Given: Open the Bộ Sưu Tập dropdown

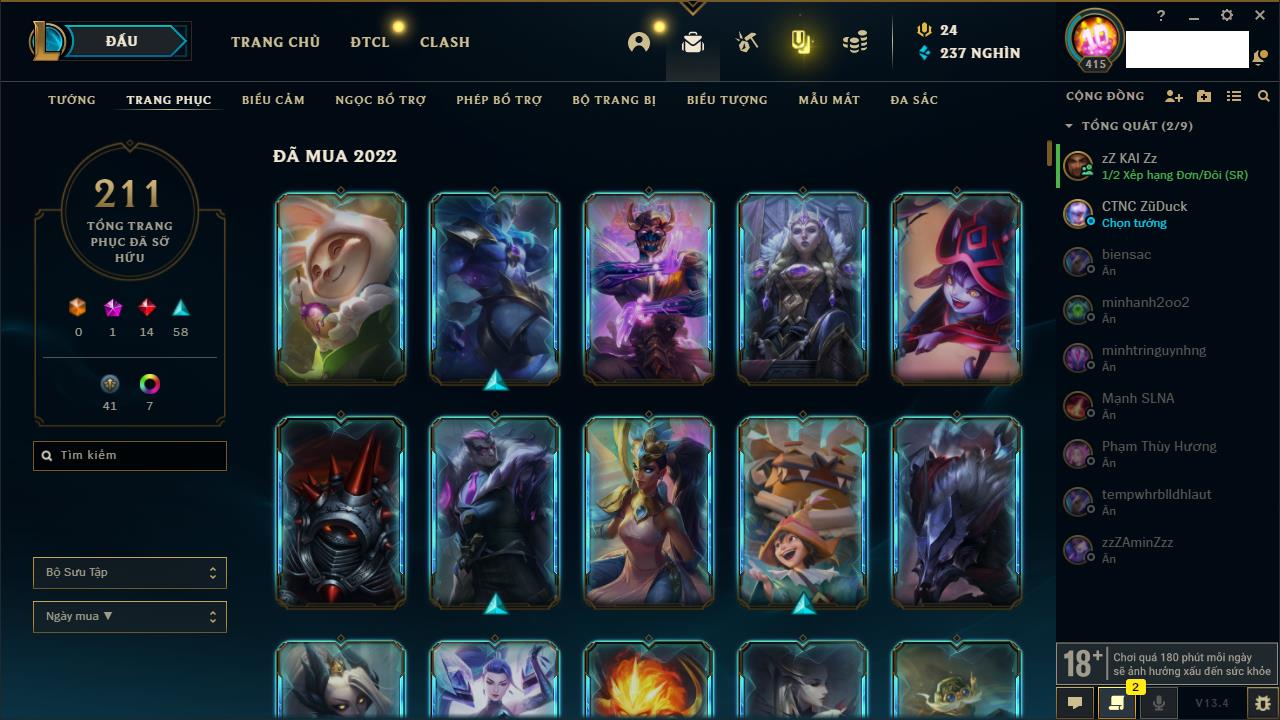Looking at the screenshot, I should 130,573.
